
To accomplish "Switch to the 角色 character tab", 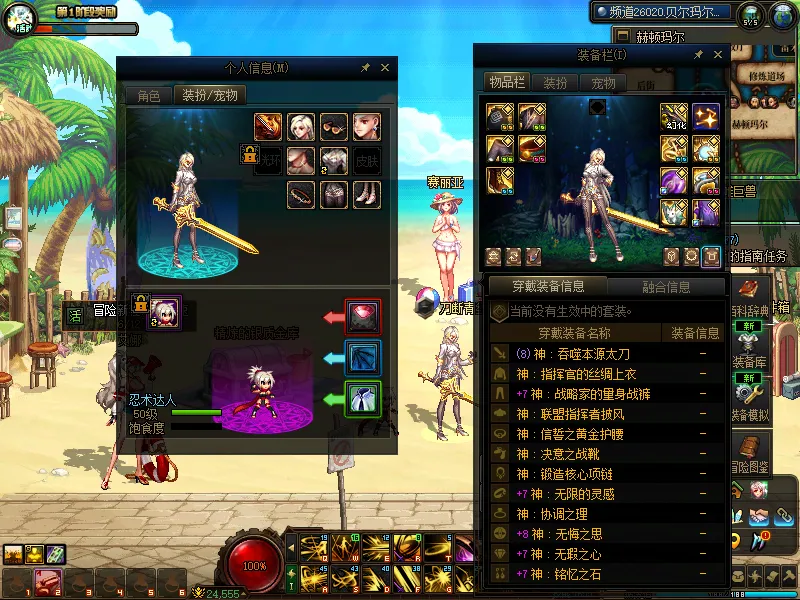I will 148,96.
